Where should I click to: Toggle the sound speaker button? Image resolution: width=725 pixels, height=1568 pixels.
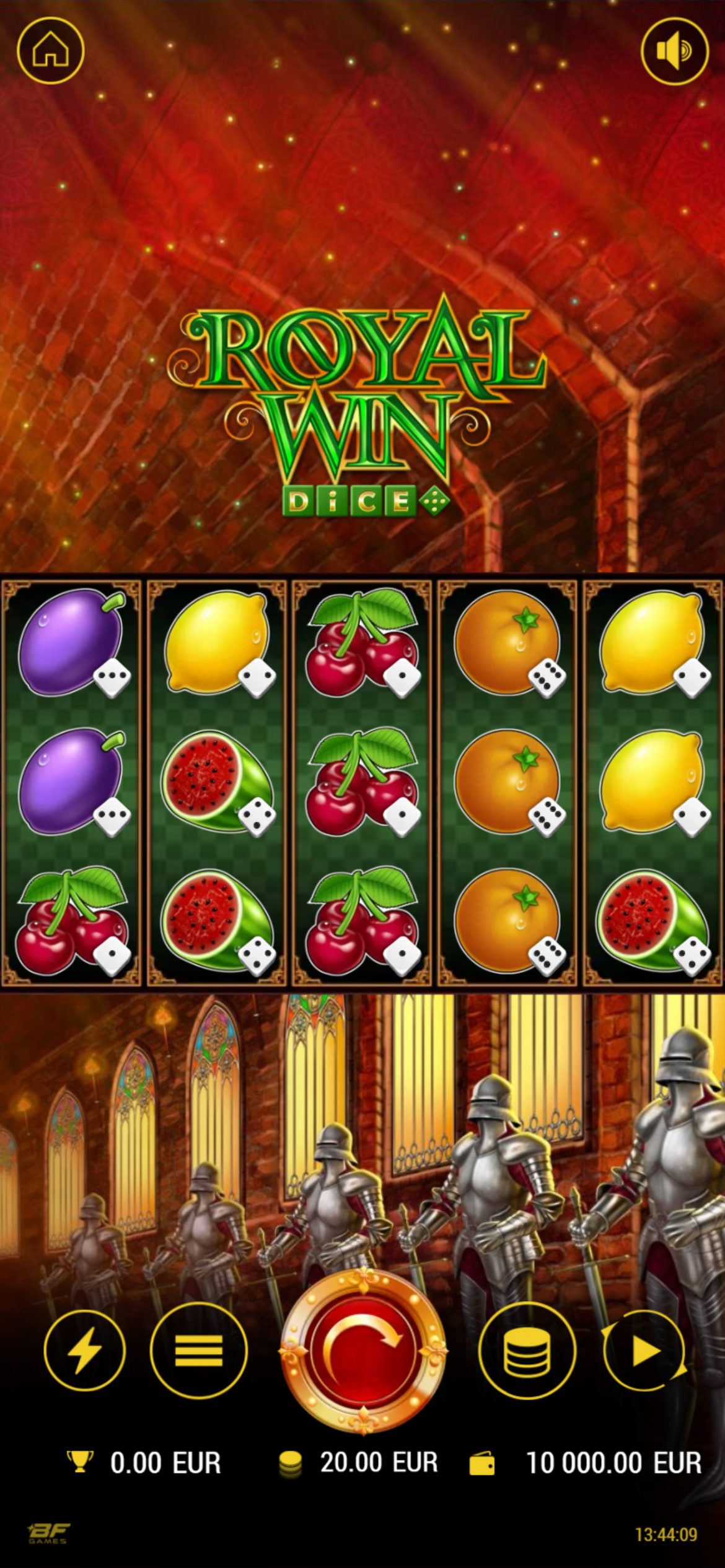click(x=674, y=51)
